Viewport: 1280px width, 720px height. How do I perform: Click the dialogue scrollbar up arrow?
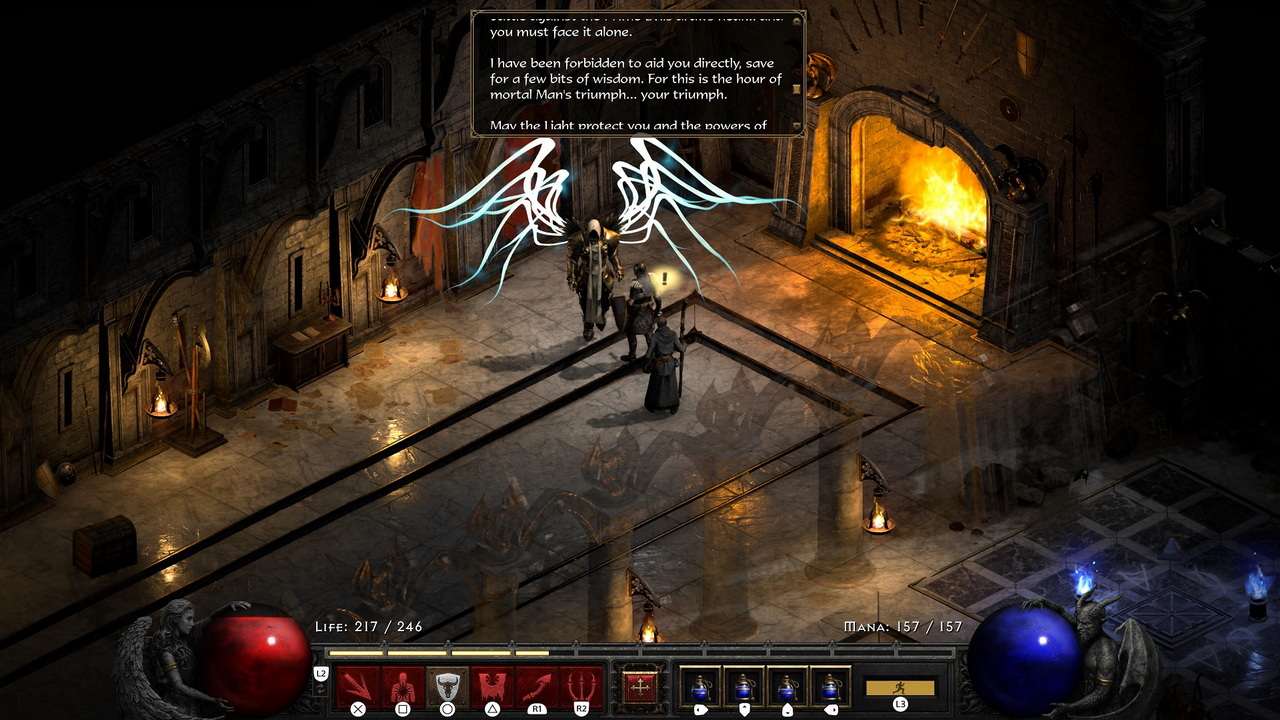[797, 19]
